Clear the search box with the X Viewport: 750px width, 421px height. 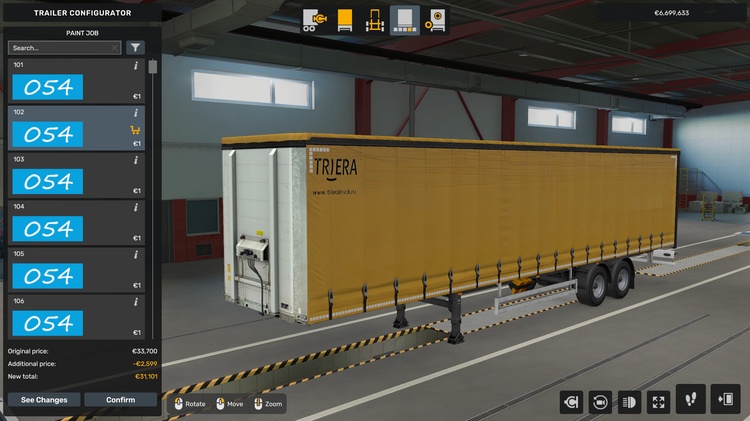click(115, 47)
